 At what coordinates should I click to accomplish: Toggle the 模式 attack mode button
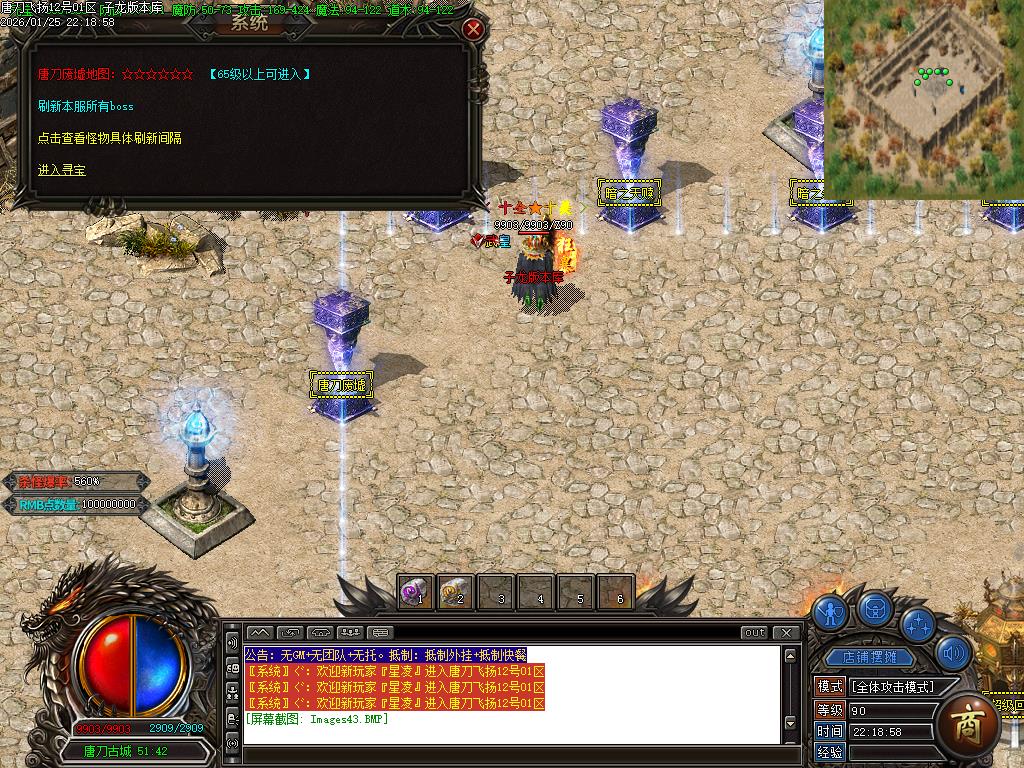[x=830, y=687]
